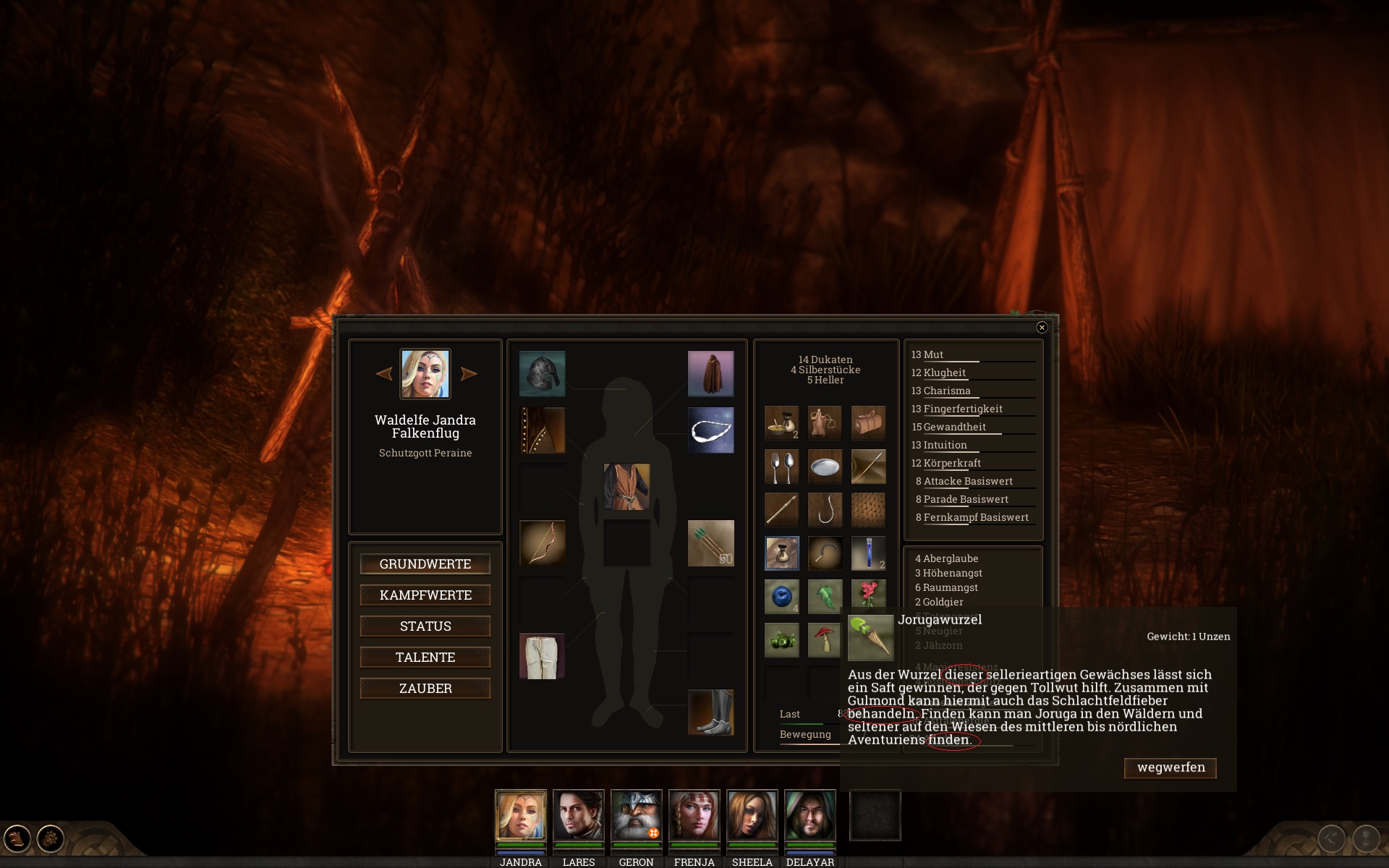Choose the white necklace slot

710,430
